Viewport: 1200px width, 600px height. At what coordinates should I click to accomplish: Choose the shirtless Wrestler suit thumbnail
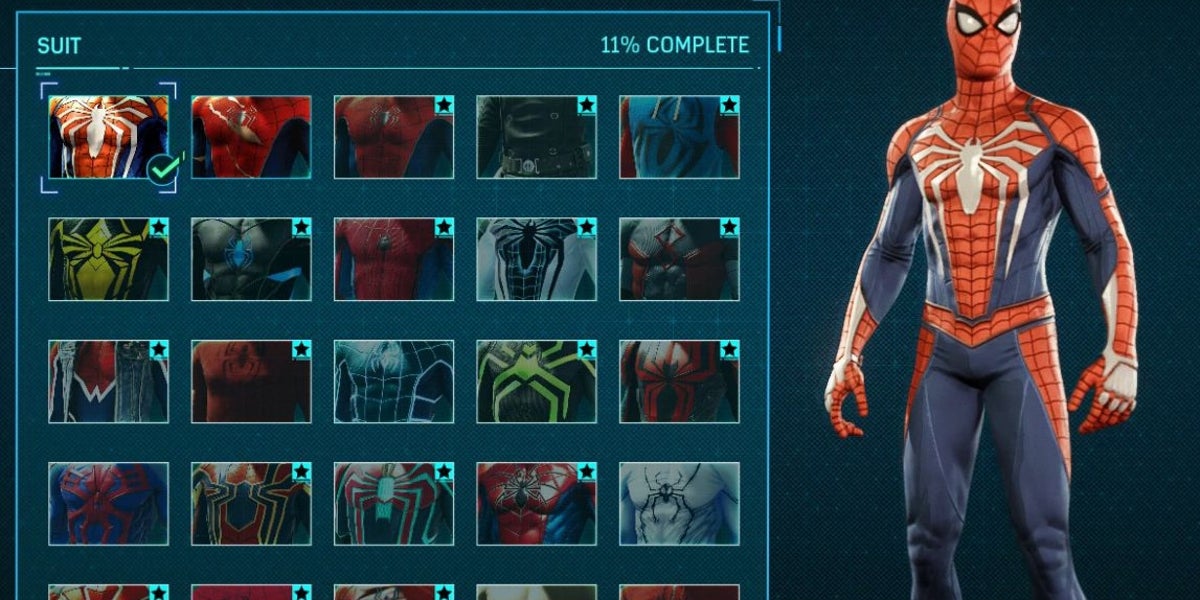251,381
